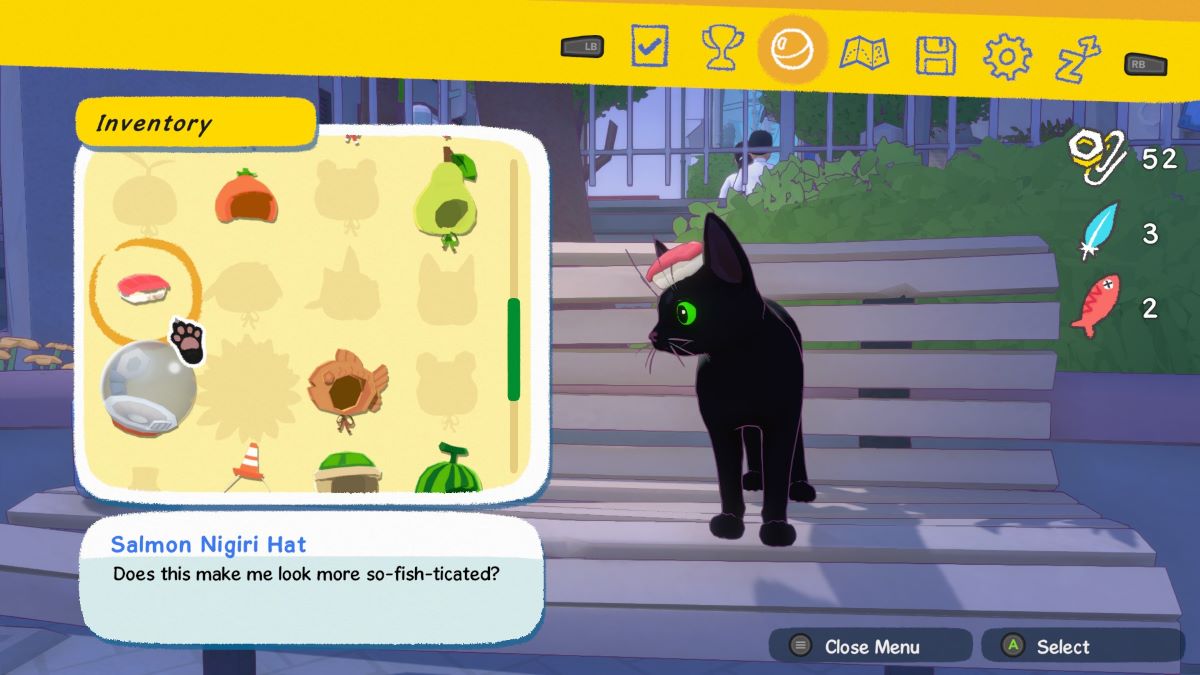Pick the glass space helmet hat

tap(147, 388)
